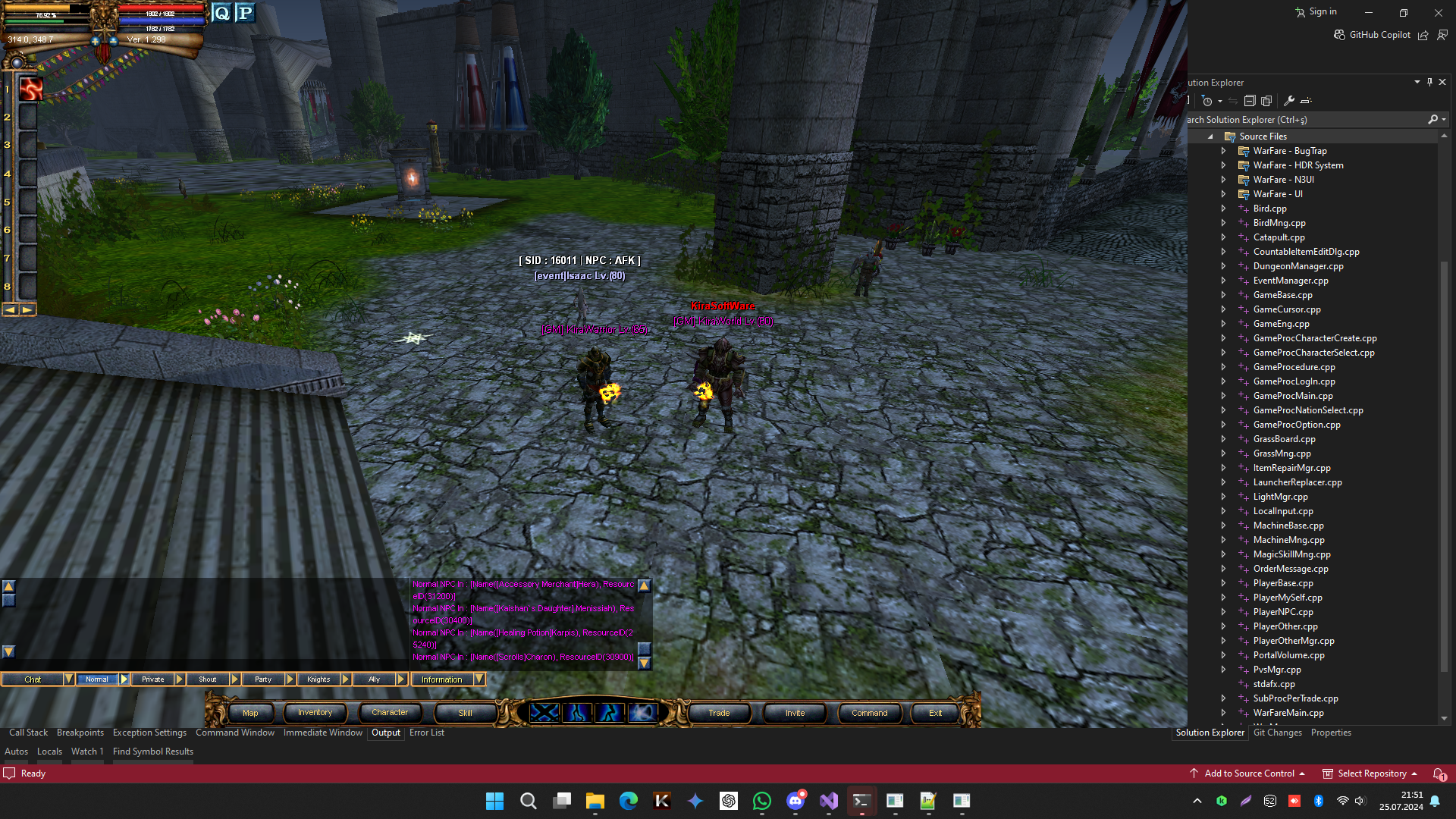
Task: Toggle the Information log dropdown
Action: tap(479, 679)
